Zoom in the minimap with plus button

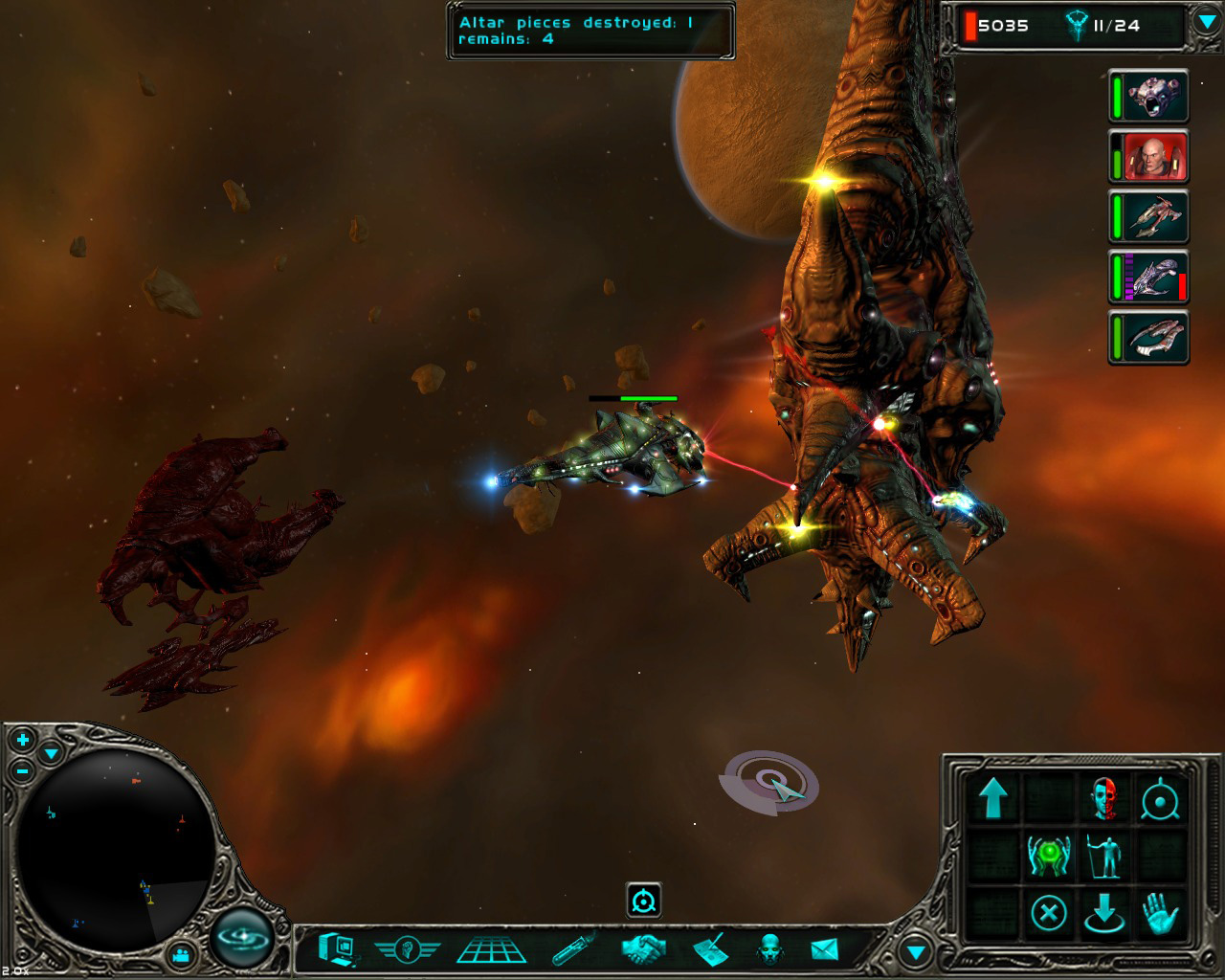[23, 740]
